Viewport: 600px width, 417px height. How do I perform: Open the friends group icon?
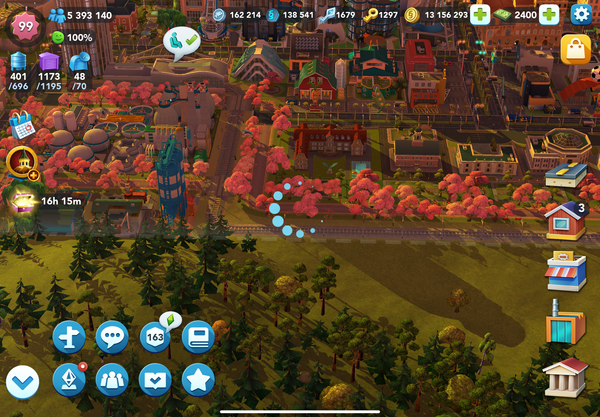click(x=111, y=381)
